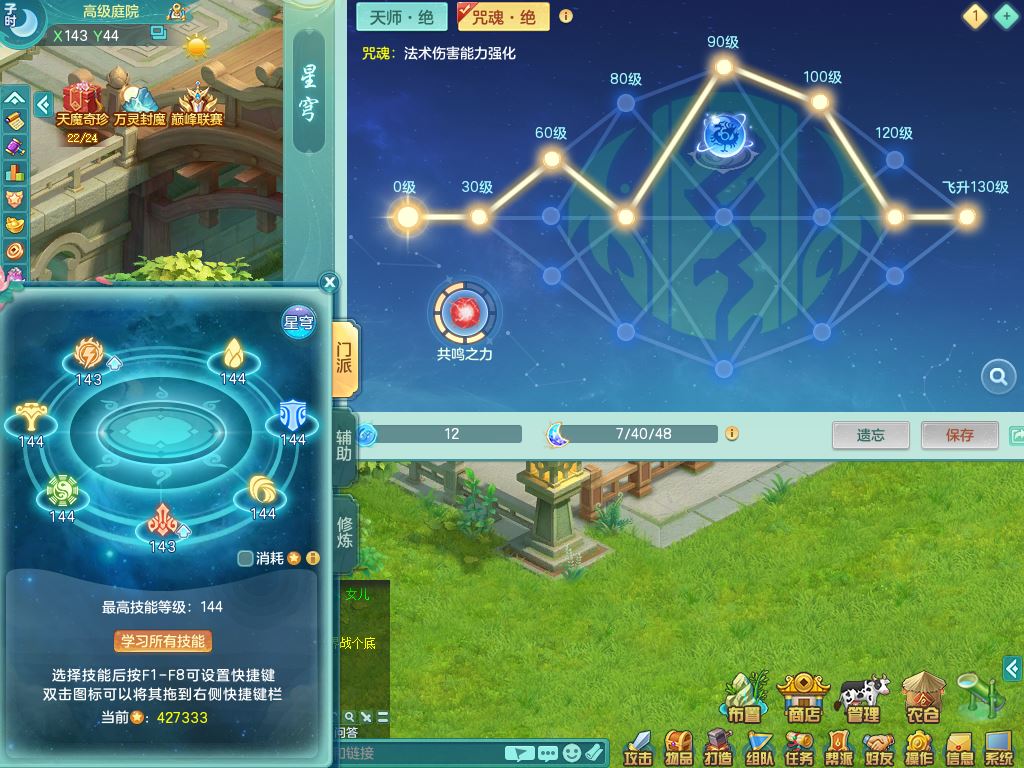This screenshot has height=768, width=1024.
Task: Toggle the 消耗 checkbox
Action: pos(246,558)
